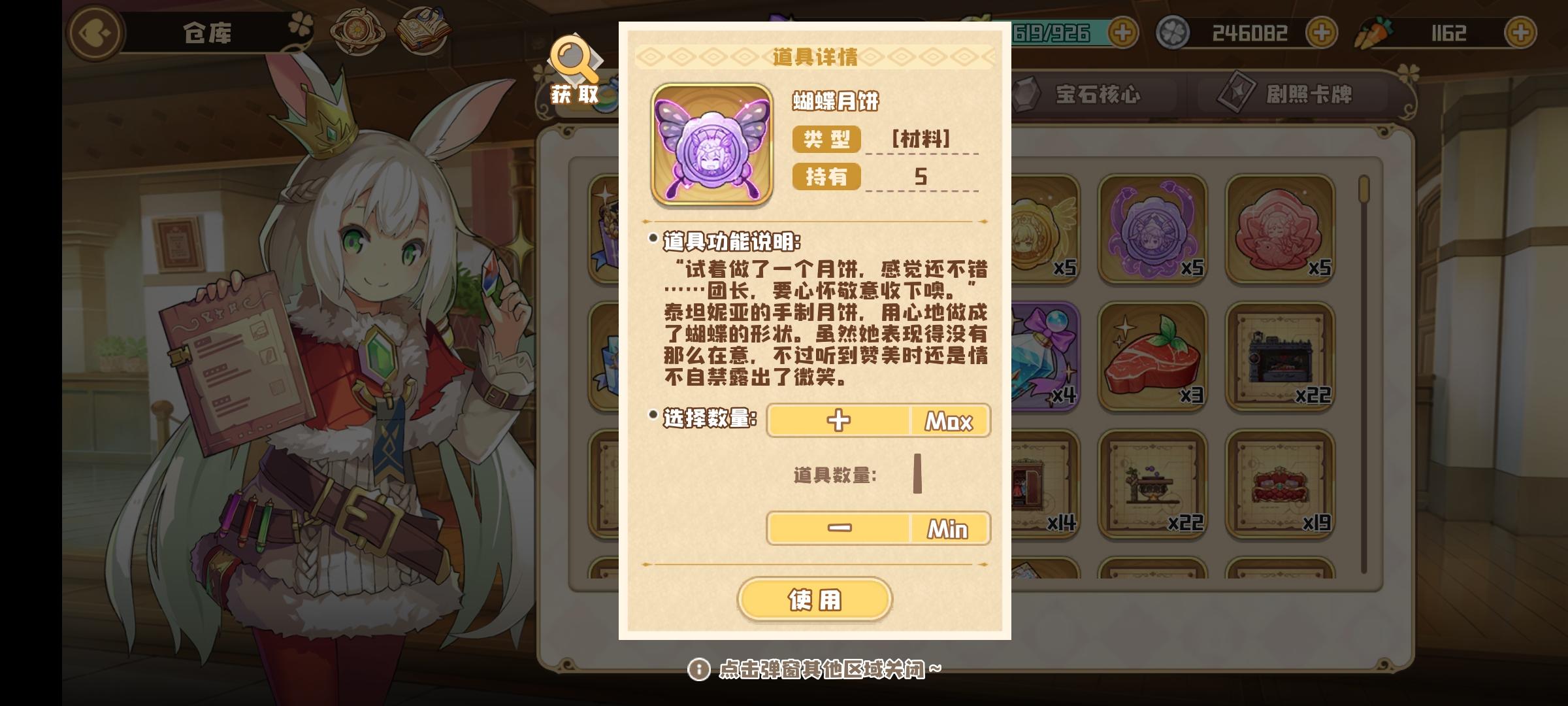Click Max to select maximum quantity
Viewport: 1568px width, 706px height.
coord(949,421)
